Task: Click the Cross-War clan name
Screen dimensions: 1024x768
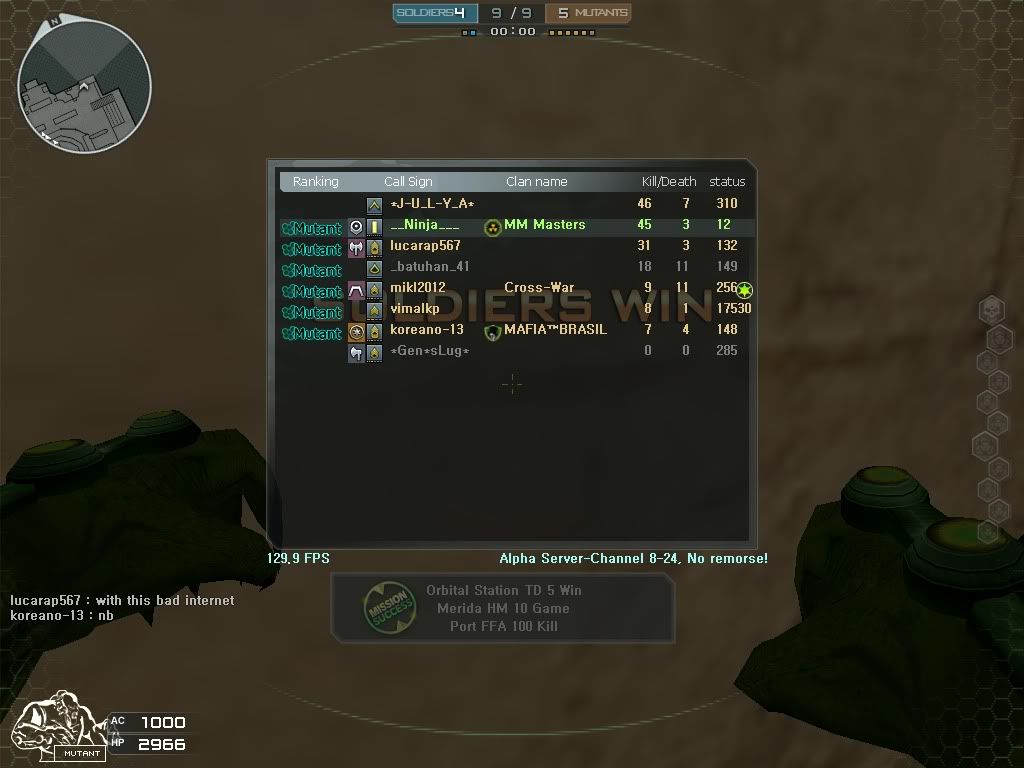Action: coord(539,288)
